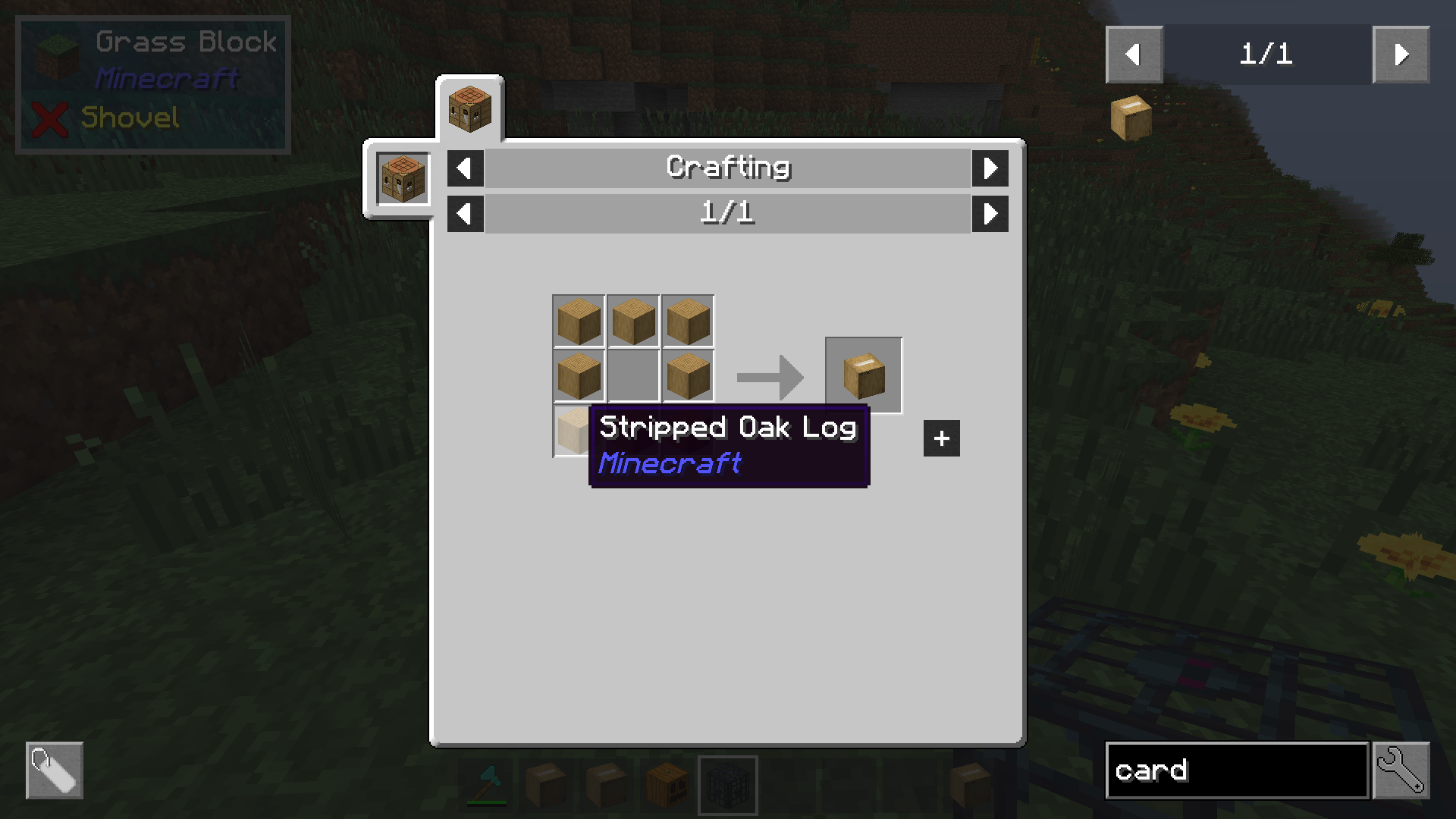Select the empty center crafting grid slot

point(633,375)
